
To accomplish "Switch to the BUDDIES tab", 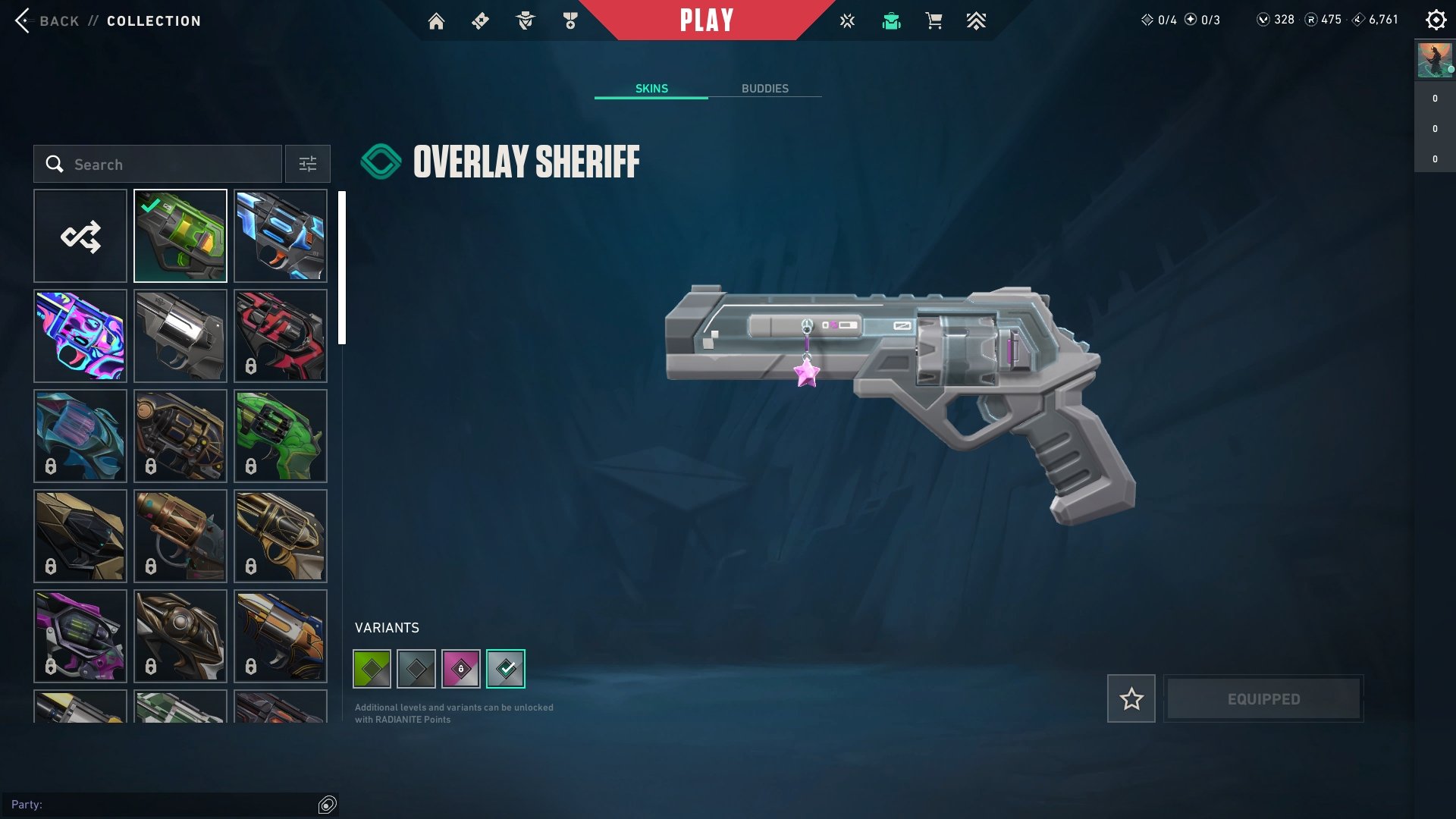I will [x=765, y=88].
